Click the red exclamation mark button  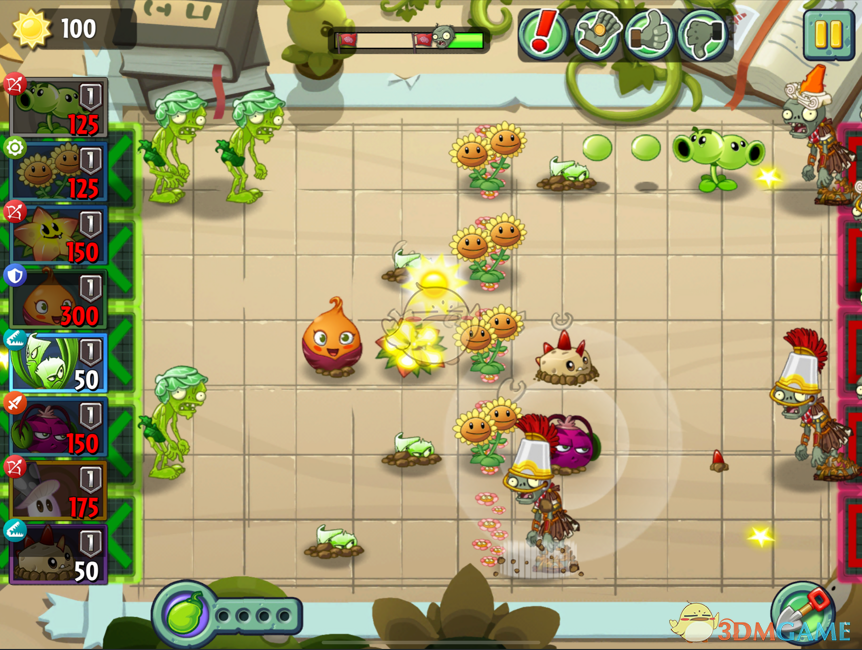(x=543, y=35)
